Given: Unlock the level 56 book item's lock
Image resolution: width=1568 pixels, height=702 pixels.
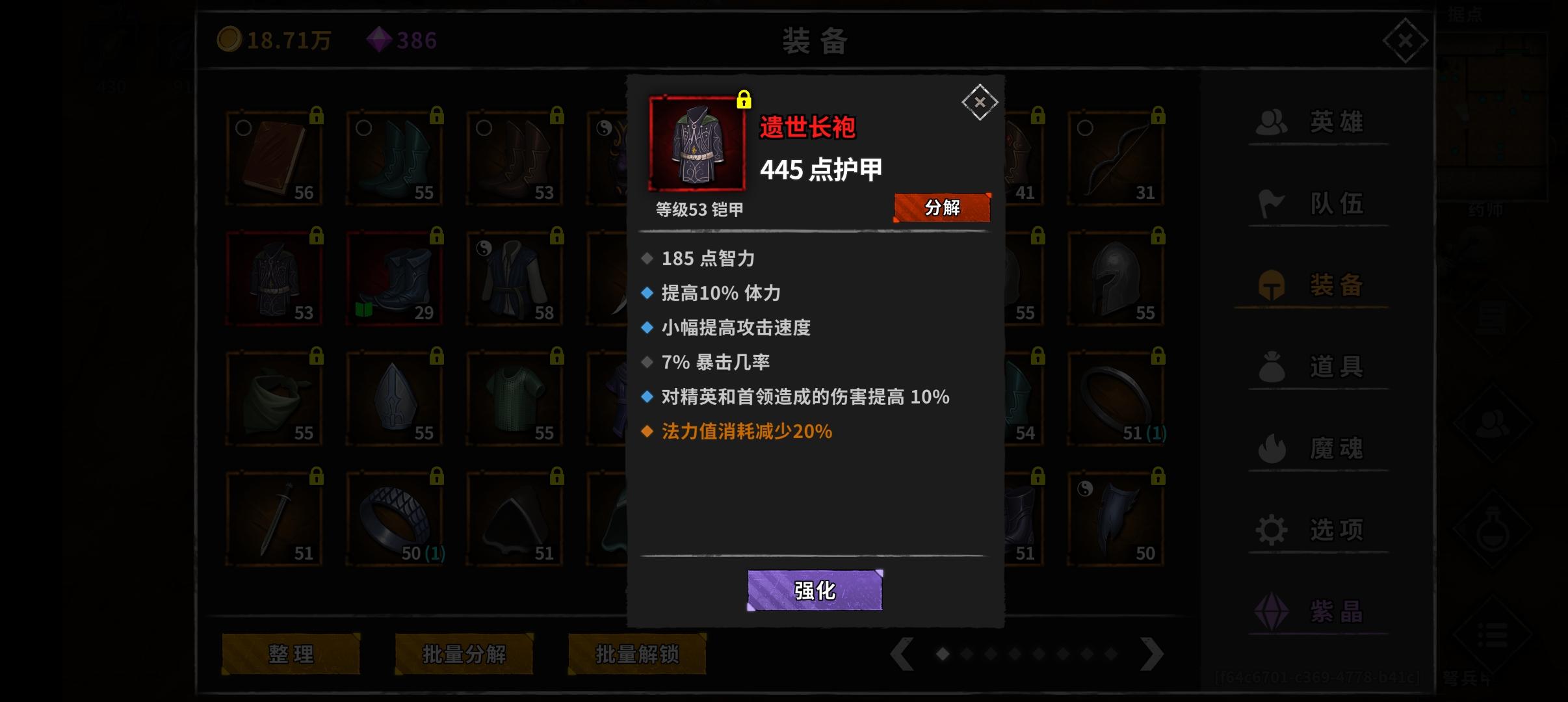Looking at the screenshot, I should (317, 116).
